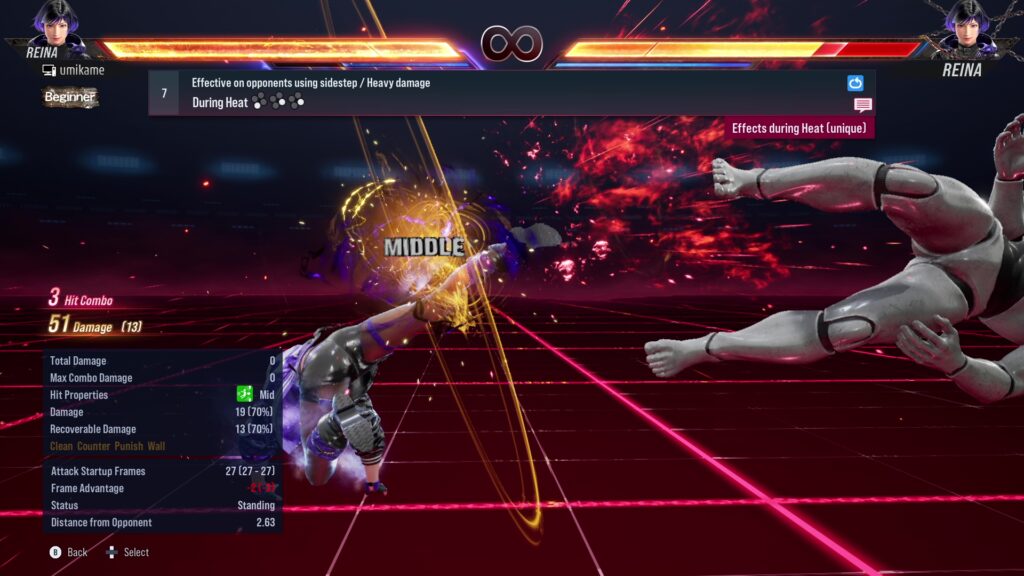This screenshot has width=1024, height=576.
Task: Click the blue replay demonstration icon
Action: pyautogui.click(x=855, y=83)
